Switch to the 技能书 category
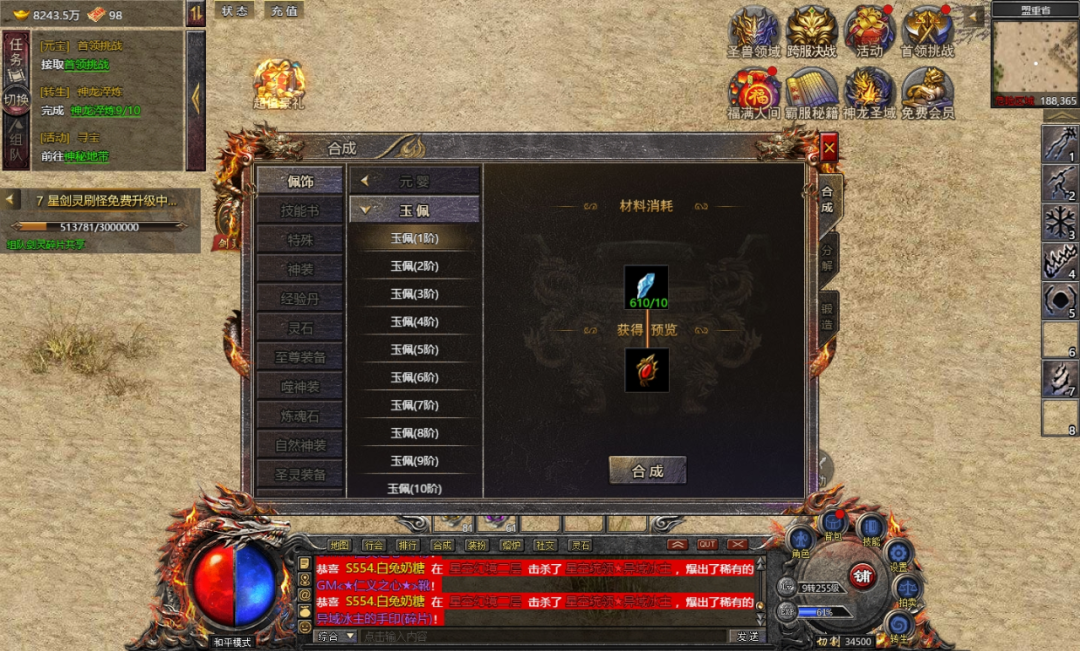 300,211
